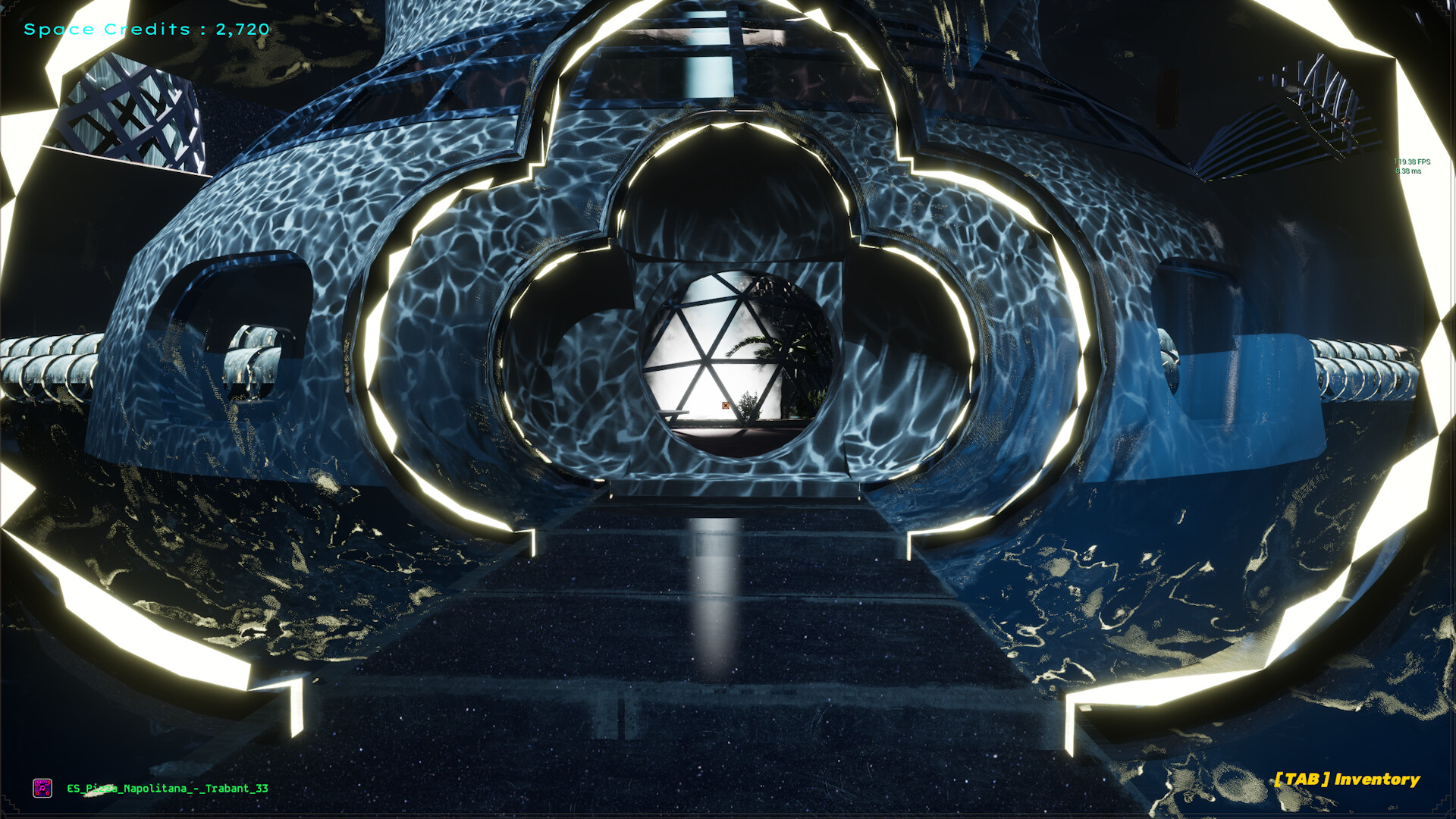Click the 8.38 ms frame time readout
This screenshot has width=1456, height=819.
(1409, 171)
